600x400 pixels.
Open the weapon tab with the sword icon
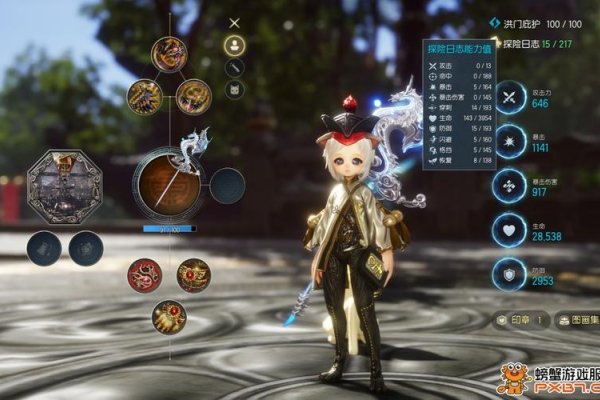coord(234,67)
